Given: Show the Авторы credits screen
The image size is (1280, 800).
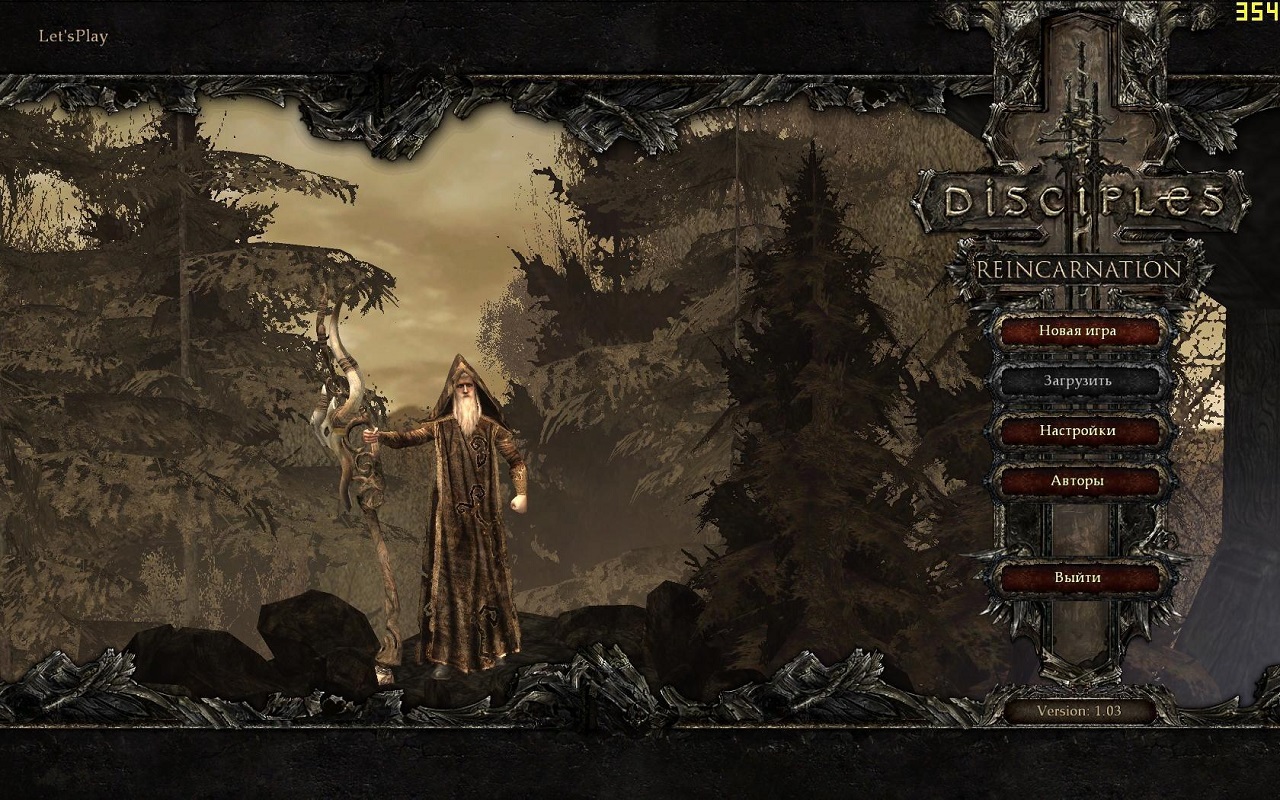Looking at the screenshot, I should click(1077, 481).
